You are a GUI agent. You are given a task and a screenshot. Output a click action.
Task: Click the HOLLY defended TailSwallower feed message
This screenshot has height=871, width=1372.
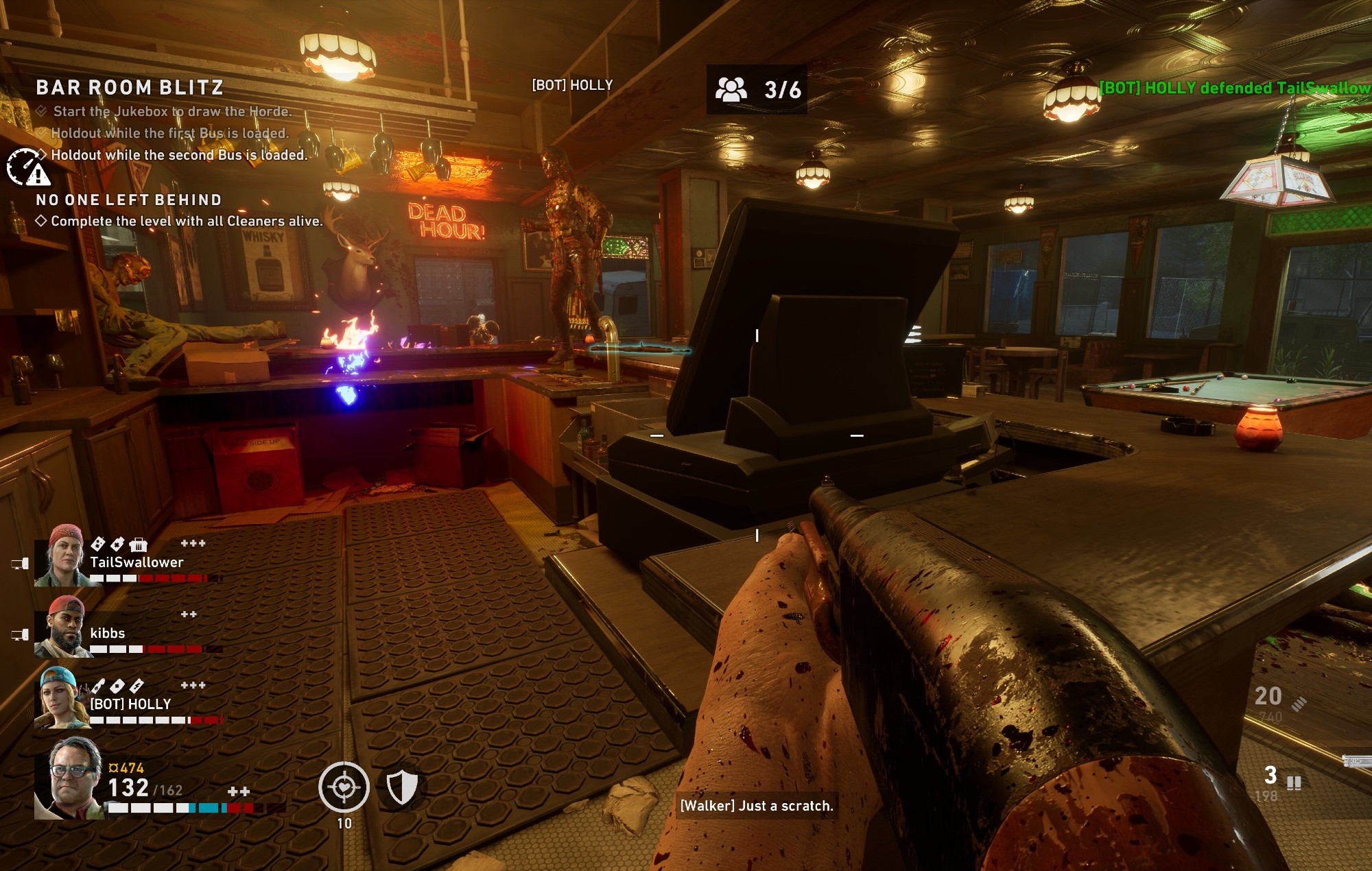point(1235,88)
